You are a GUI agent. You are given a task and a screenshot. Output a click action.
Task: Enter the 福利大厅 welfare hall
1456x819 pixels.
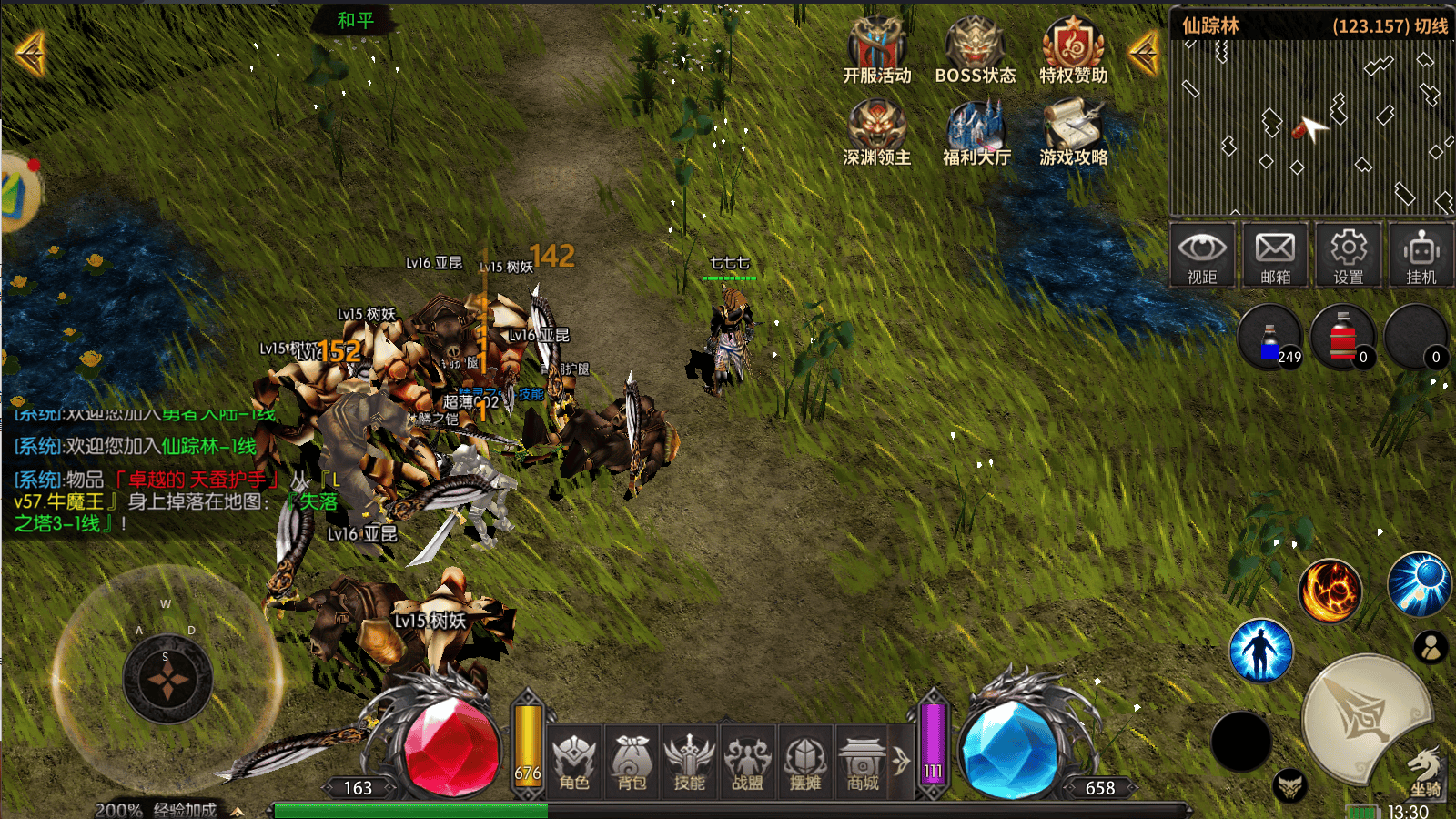tap(976, 133)
